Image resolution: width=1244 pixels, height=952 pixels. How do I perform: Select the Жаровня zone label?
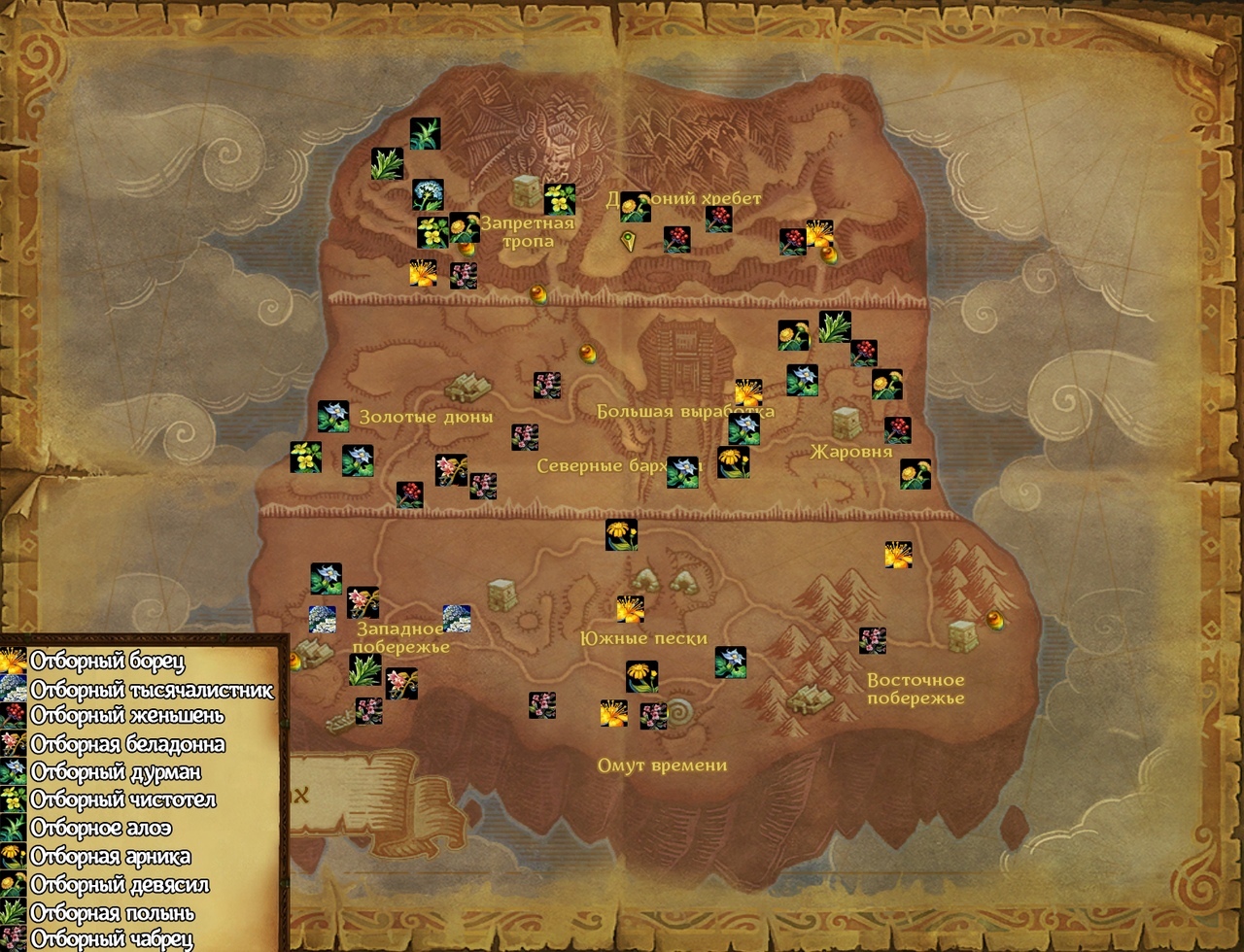click(851, 452)
